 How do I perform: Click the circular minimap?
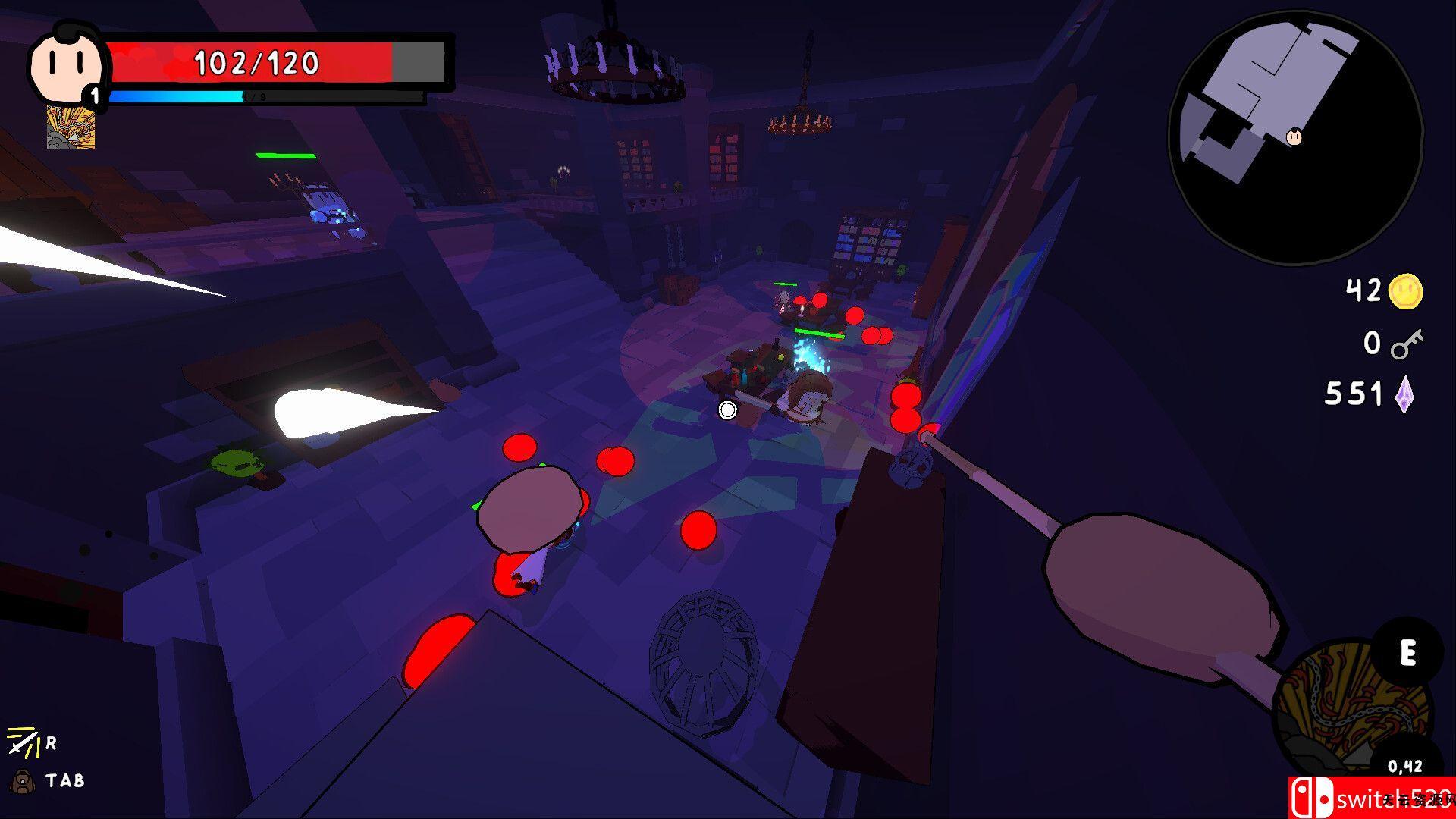(1295, 138)
